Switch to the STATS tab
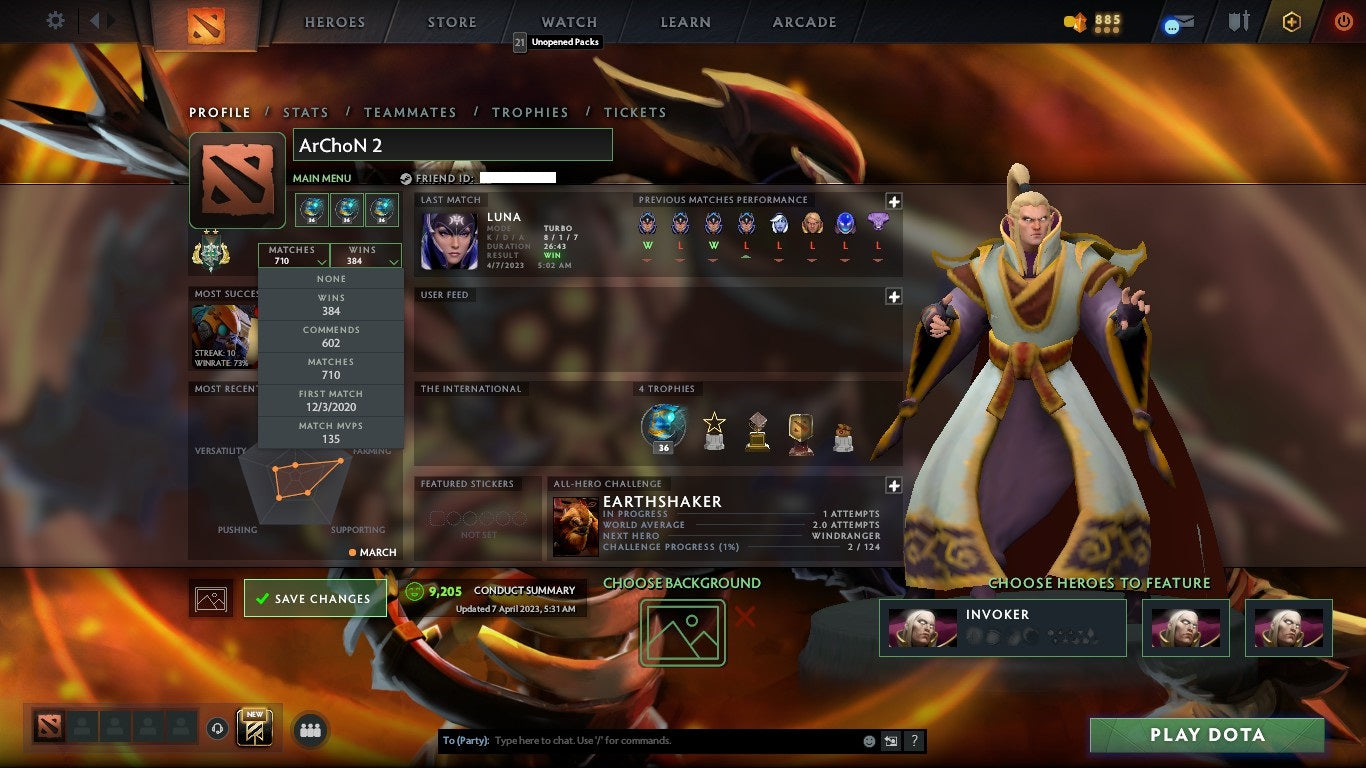The width and height of the screenshot is (1366, 768). click(x=306, y=112)
